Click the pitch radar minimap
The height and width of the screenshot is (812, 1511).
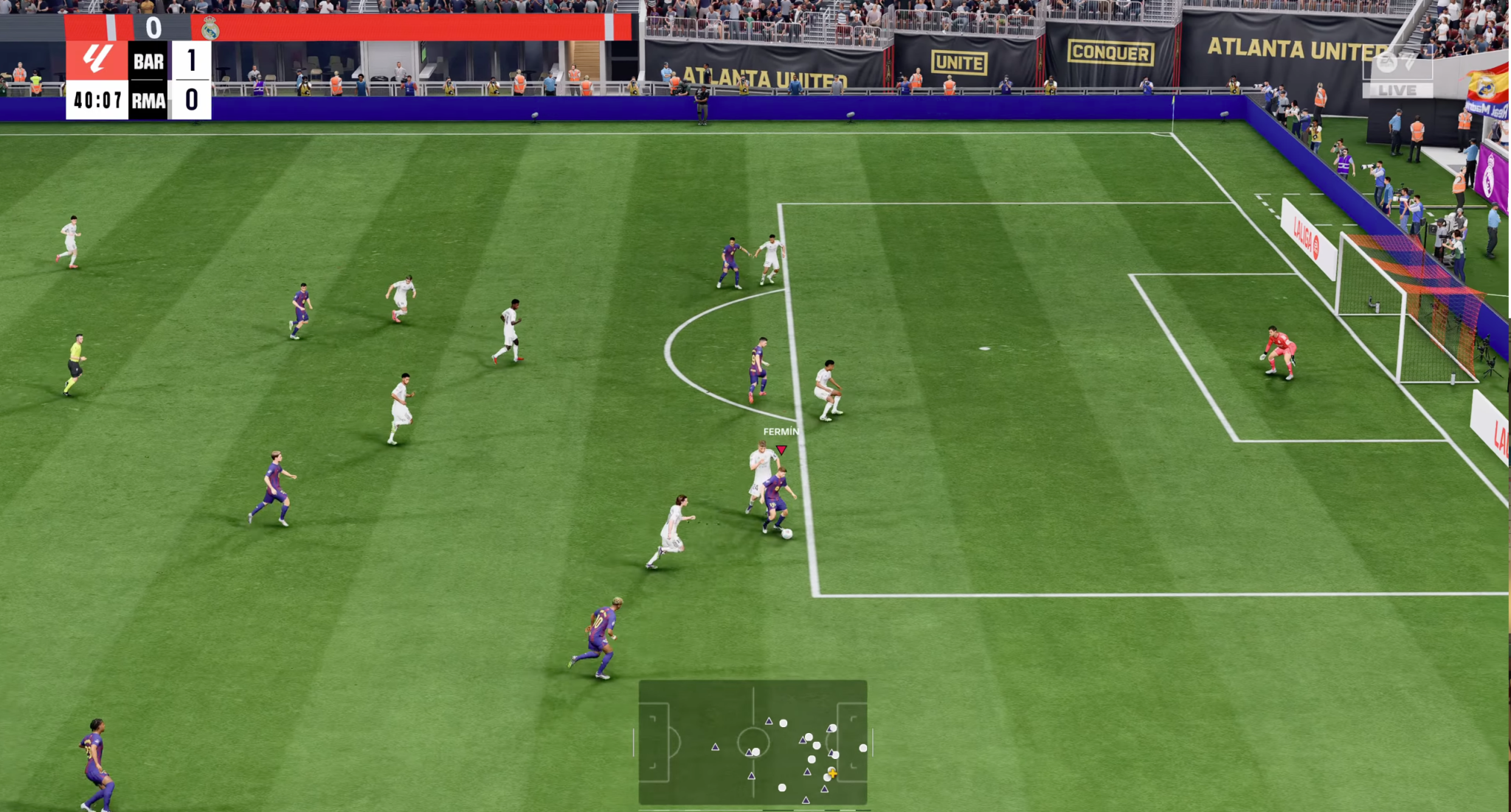[753, 742]
